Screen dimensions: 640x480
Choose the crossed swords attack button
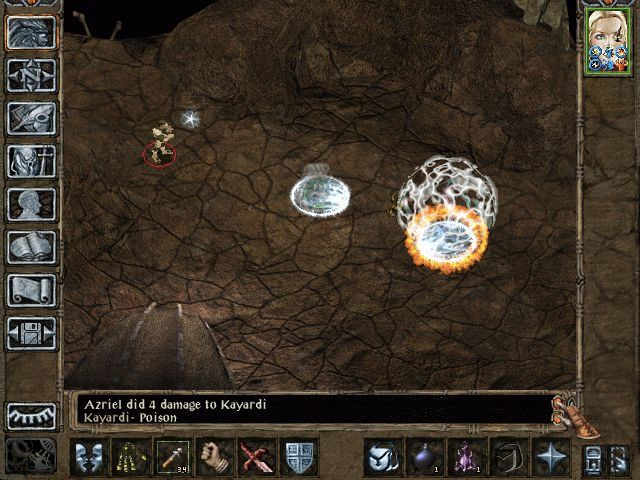pos(257,457)
